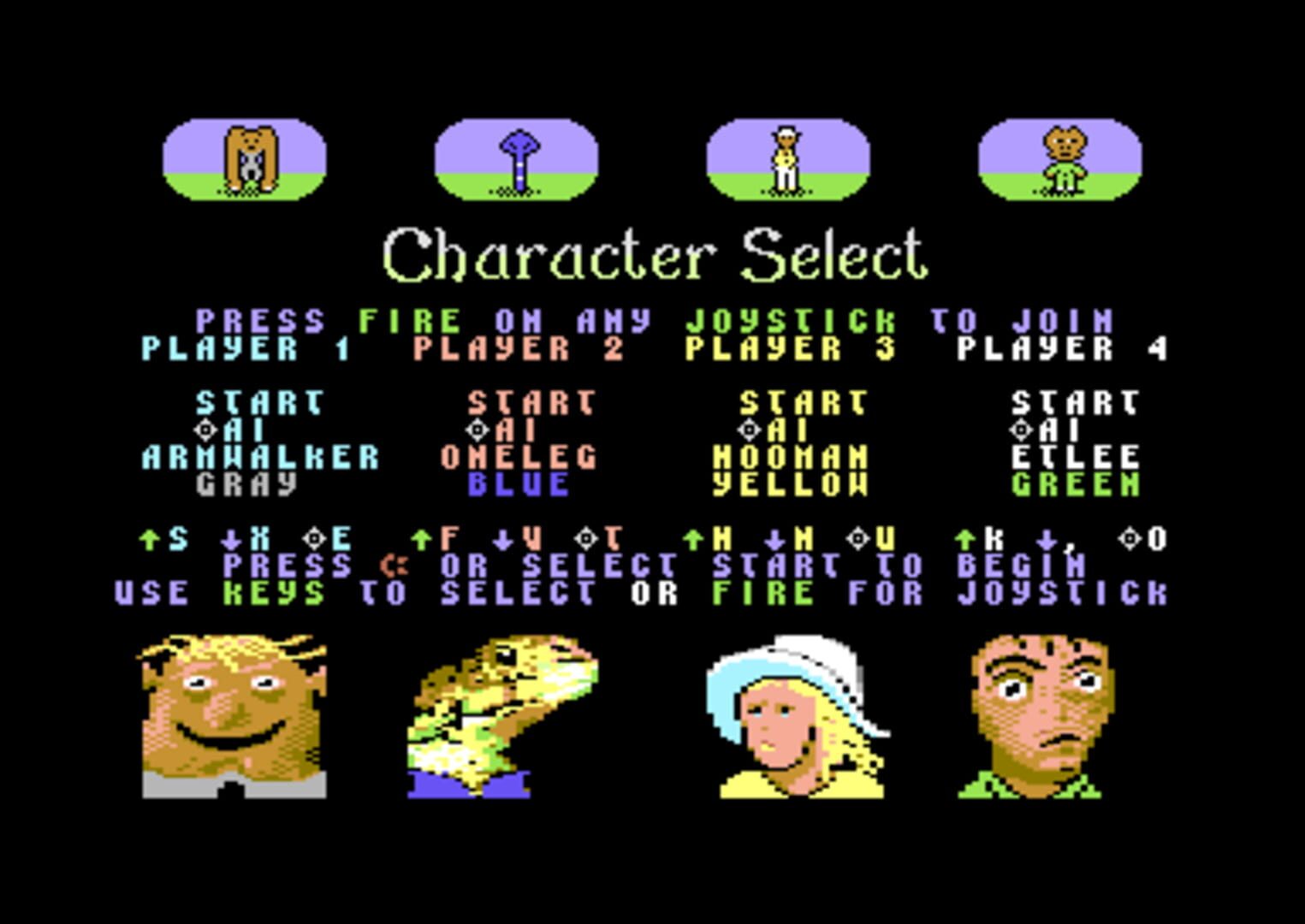Image resolution: width=1305 pixels, height=924 pixels.
Task: Select the human in white trousers badge
Action: (787, 160)
